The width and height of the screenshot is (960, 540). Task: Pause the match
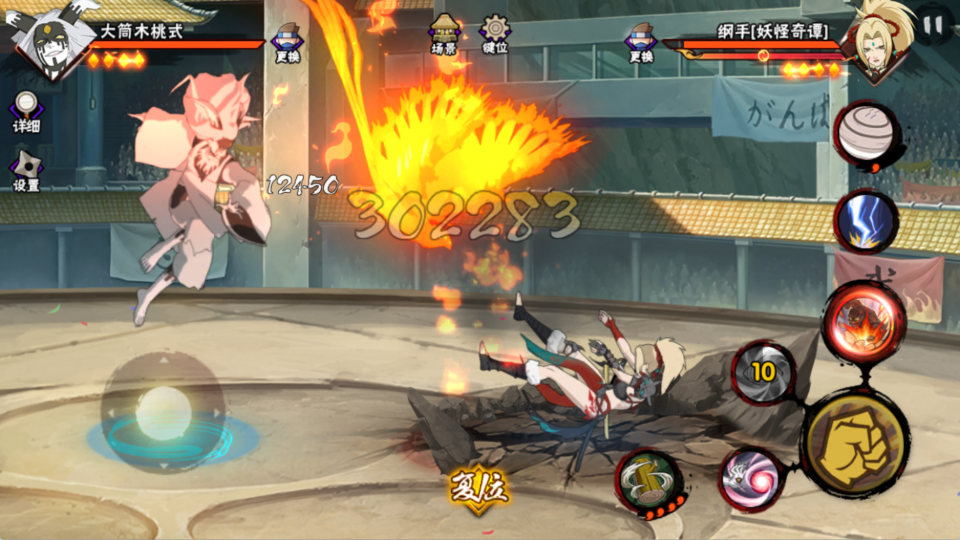(x=934, y=24)
